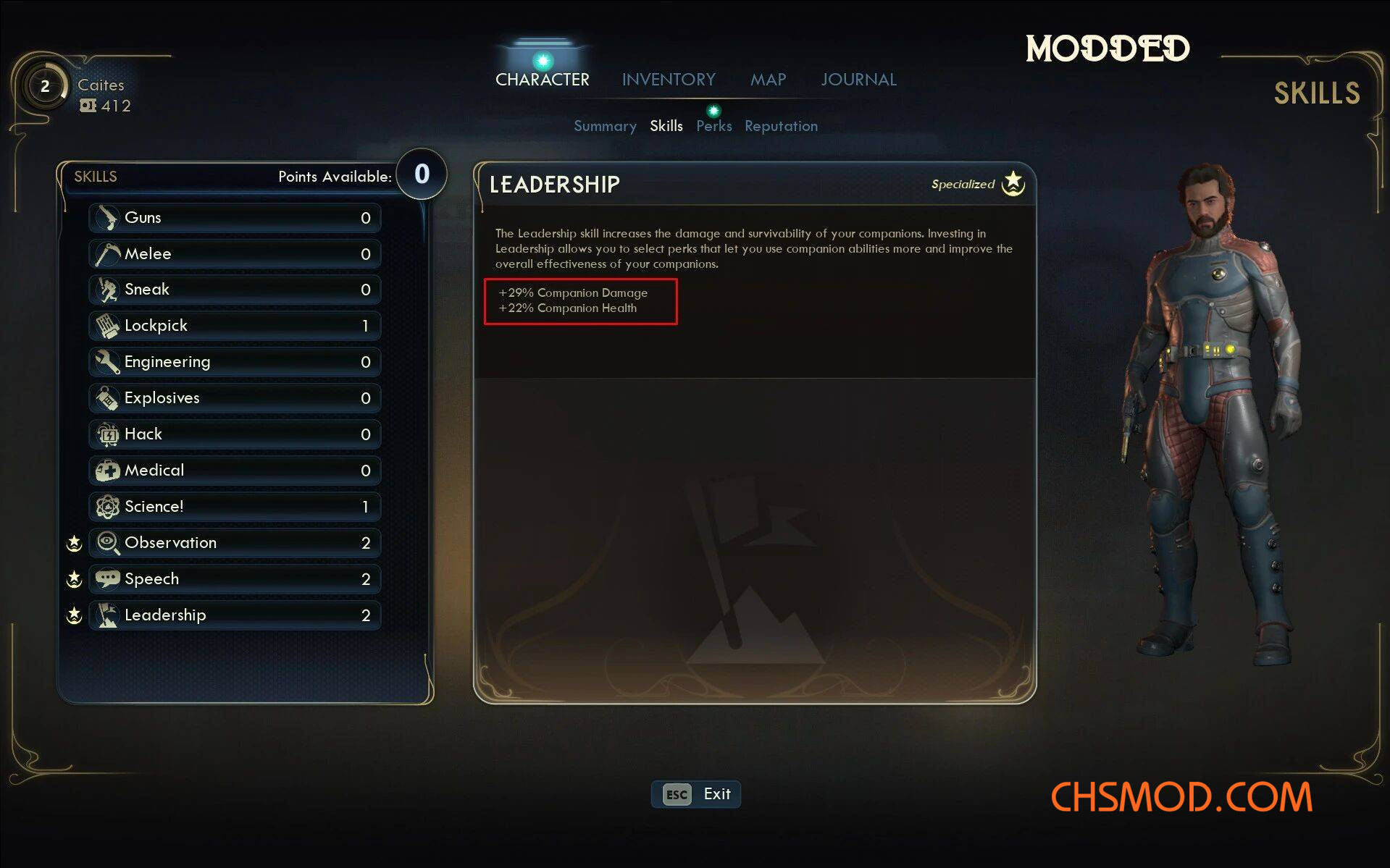Viewport: 1390px width, 868px height.
Task: Exit the character screen
Action: coord(695,794)
